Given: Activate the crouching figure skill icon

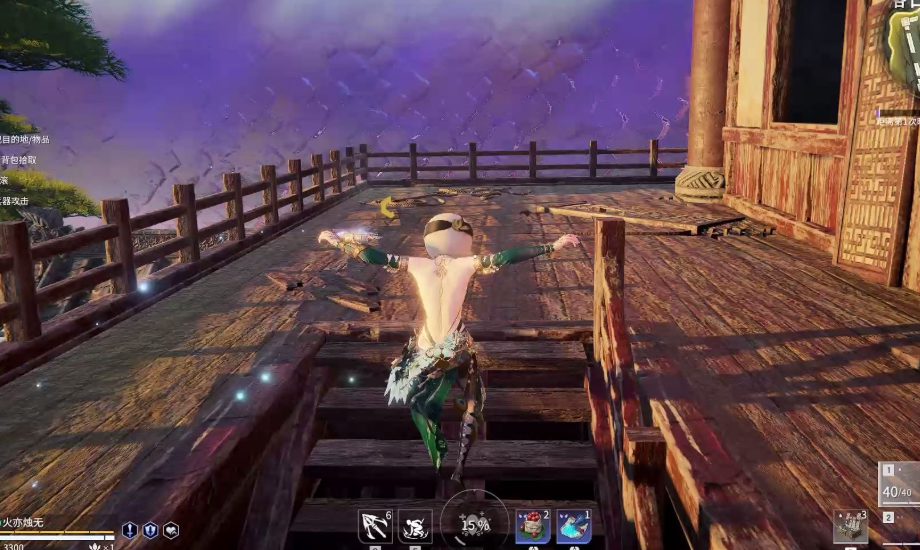Looking at the screenshot, I should tap(415, 525).
